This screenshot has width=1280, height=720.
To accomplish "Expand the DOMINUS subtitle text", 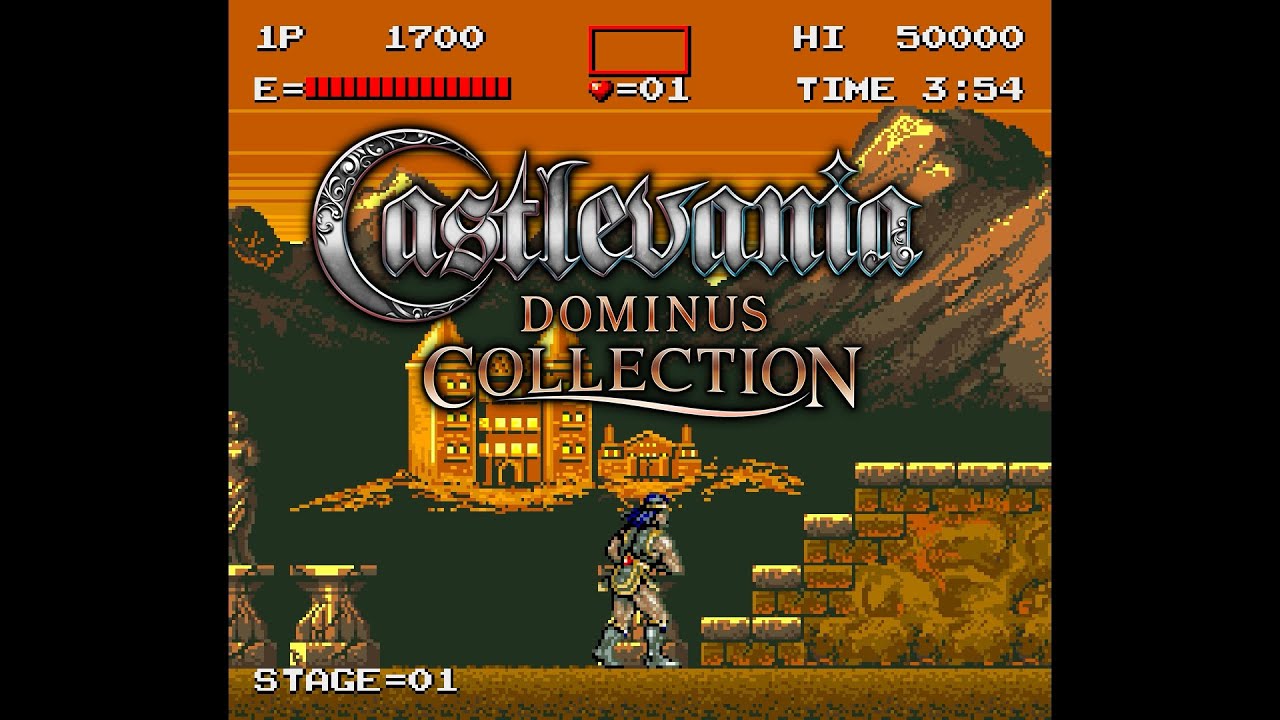I will tap(645, 316).
